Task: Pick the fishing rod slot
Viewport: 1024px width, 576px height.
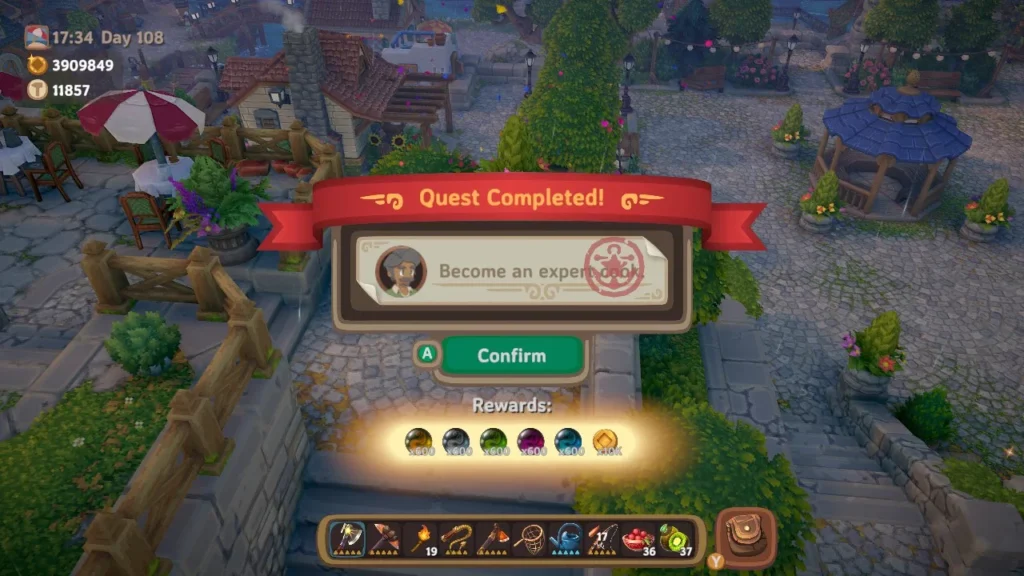Action: [603, 540]
